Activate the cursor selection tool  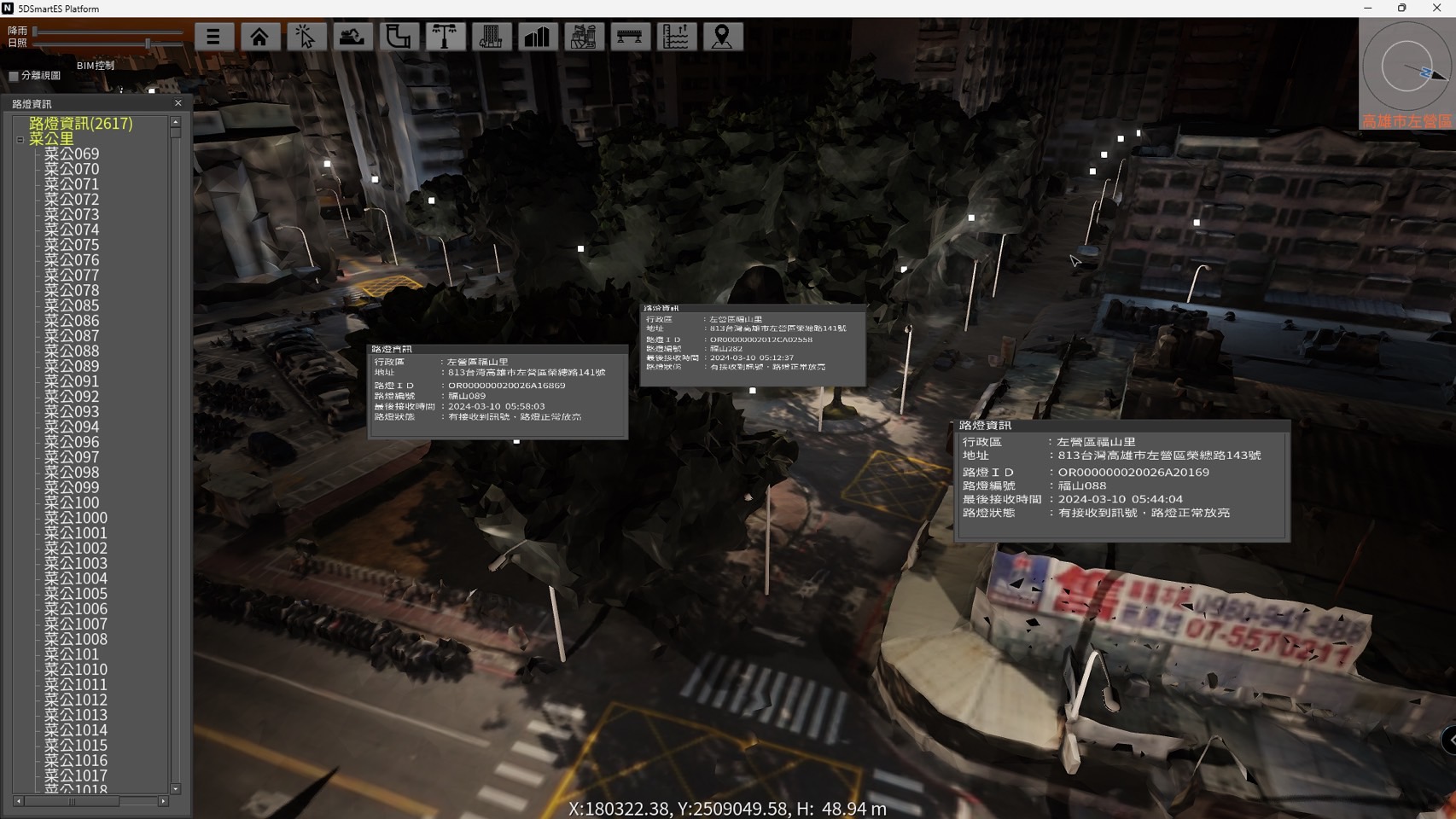tap(306, 37)
